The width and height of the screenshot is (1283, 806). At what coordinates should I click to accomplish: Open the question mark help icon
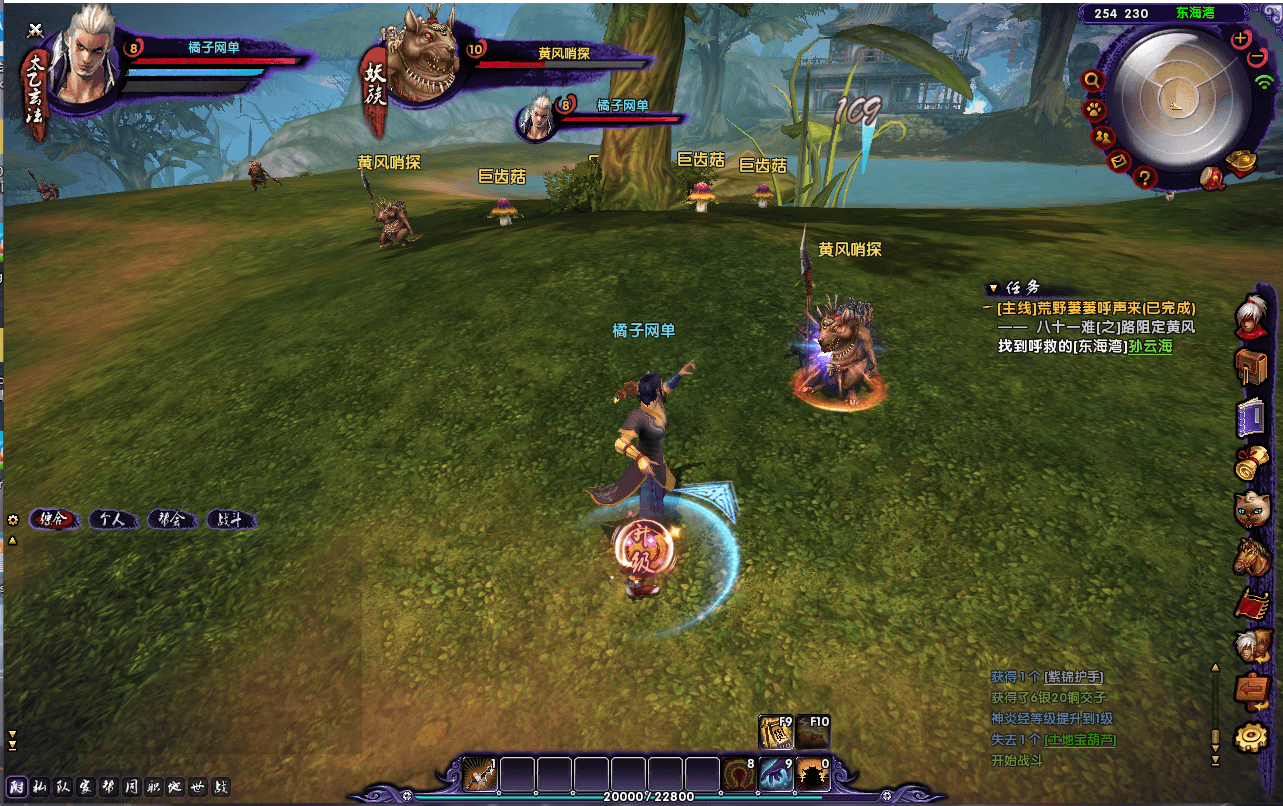pyautogui.click(x=1146, y=178)
